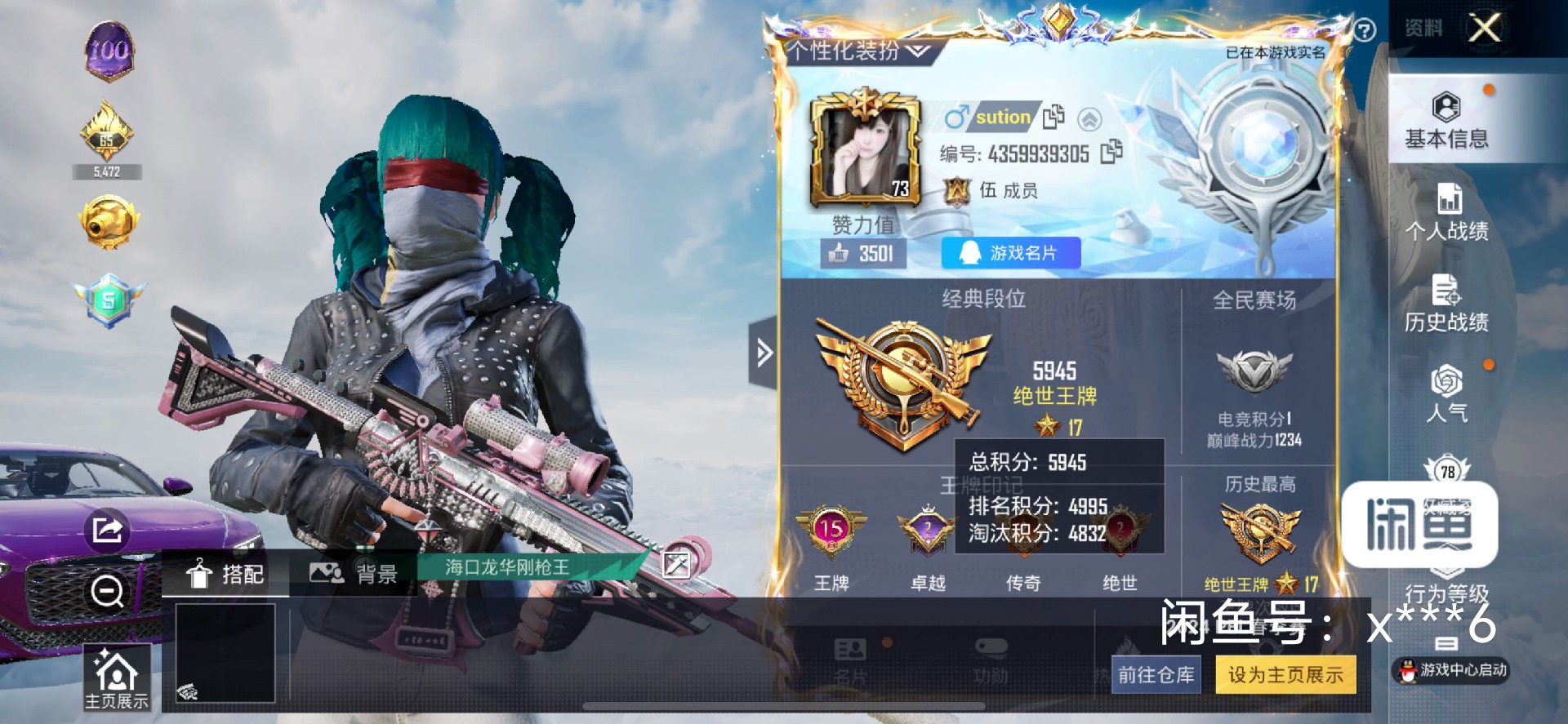Collapse the panel with the arrow tab
This screenshot has height=724, width=1568.
[x=764, y=353]
